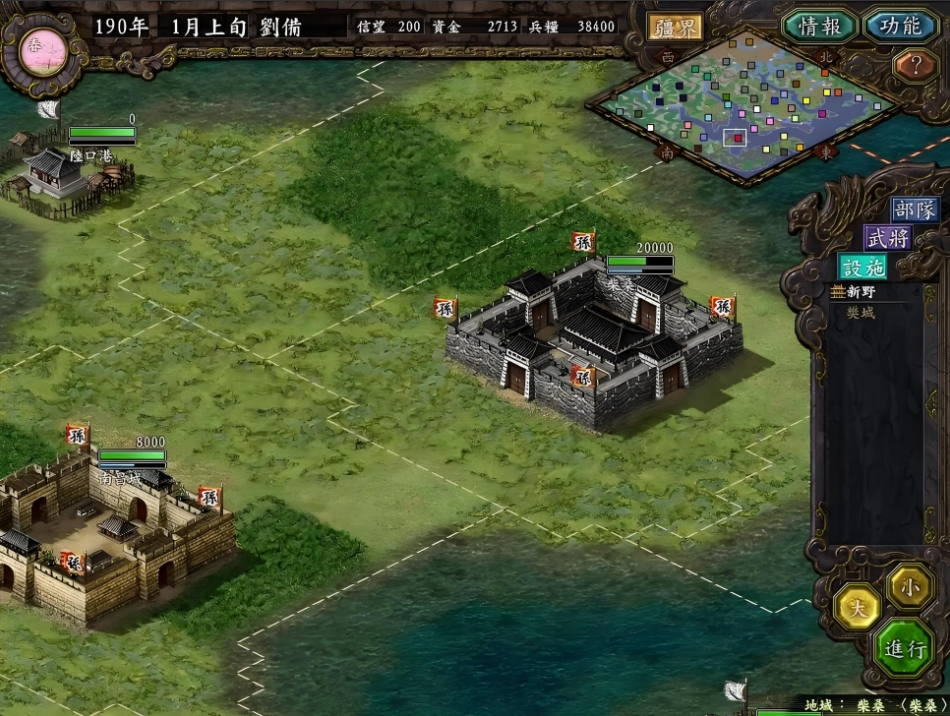Switch to the 部隊 troops tab
The height and width of the screenshot is (716, 950).
915,210
